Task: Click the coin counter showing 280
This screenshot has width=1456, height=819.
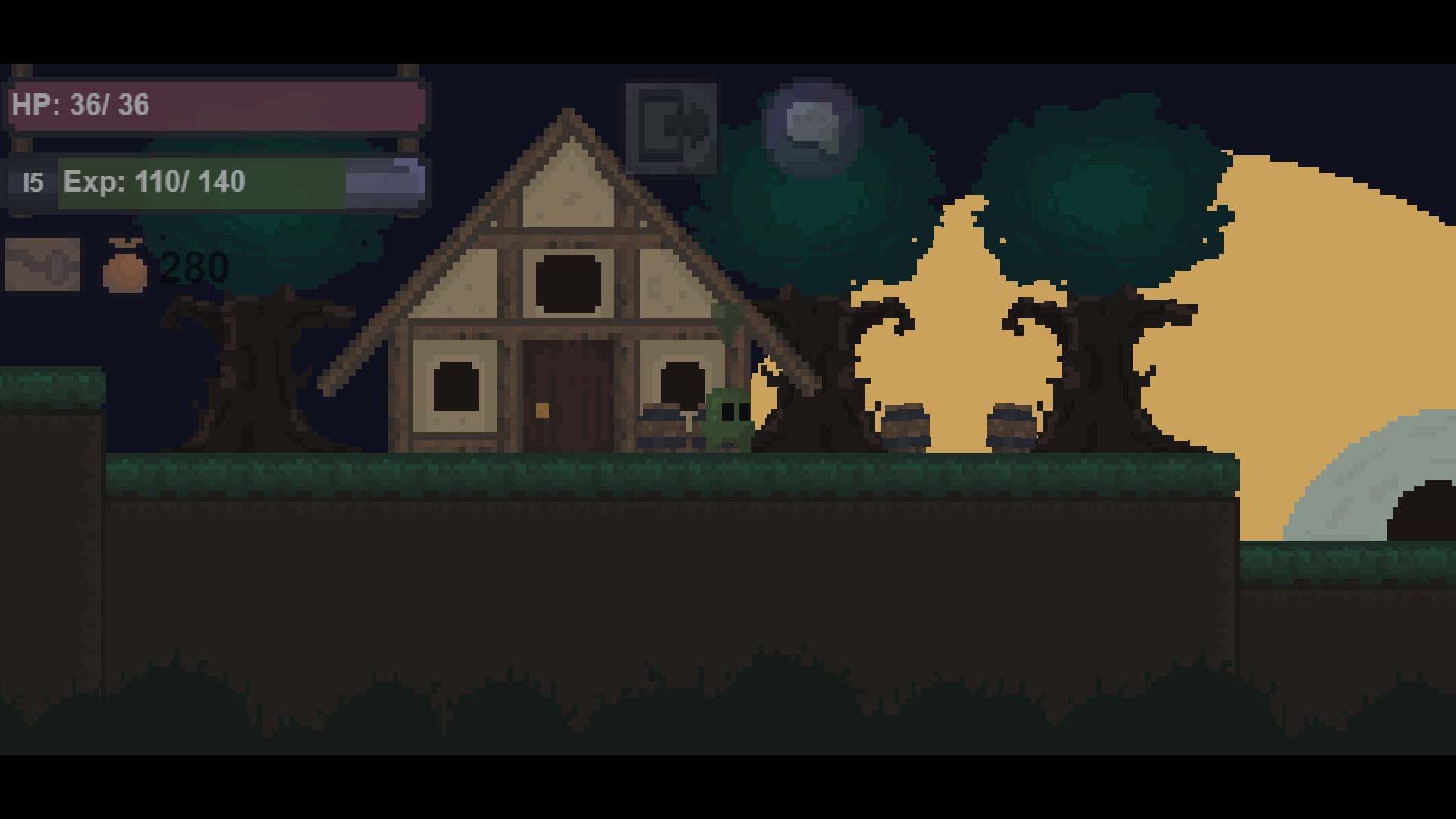Action: 193,267
